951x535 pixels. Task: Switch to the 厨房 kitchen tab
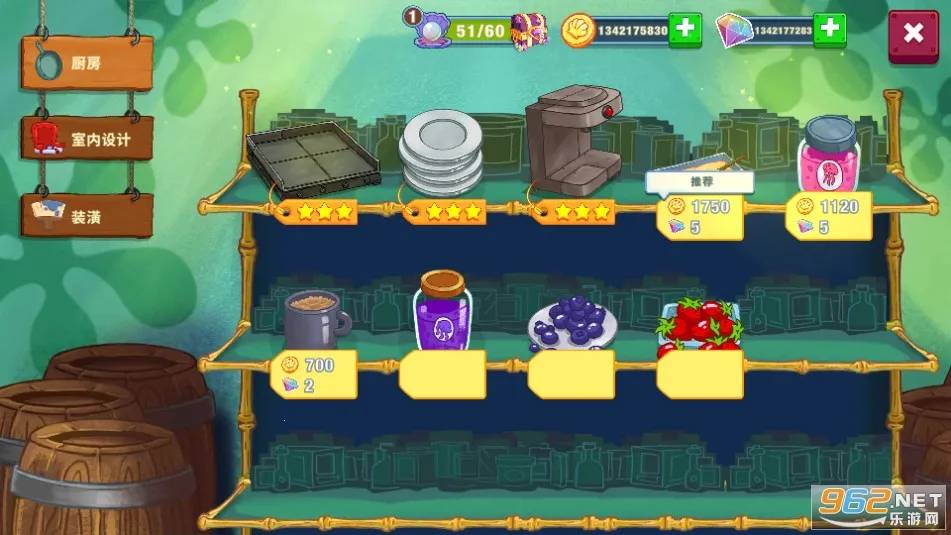(87, 63)
